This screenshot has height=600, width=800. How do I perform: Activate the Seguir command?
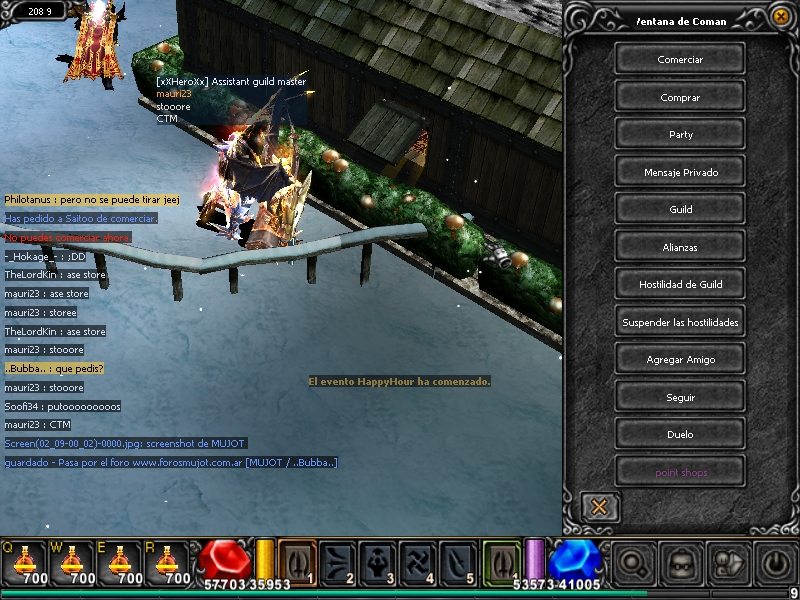click(680, 397)
